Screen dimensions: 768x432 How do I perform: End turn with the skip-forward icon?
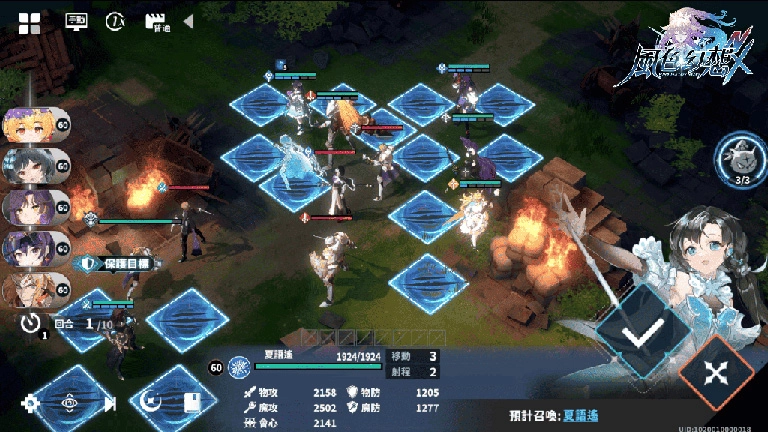click(109, 403)
